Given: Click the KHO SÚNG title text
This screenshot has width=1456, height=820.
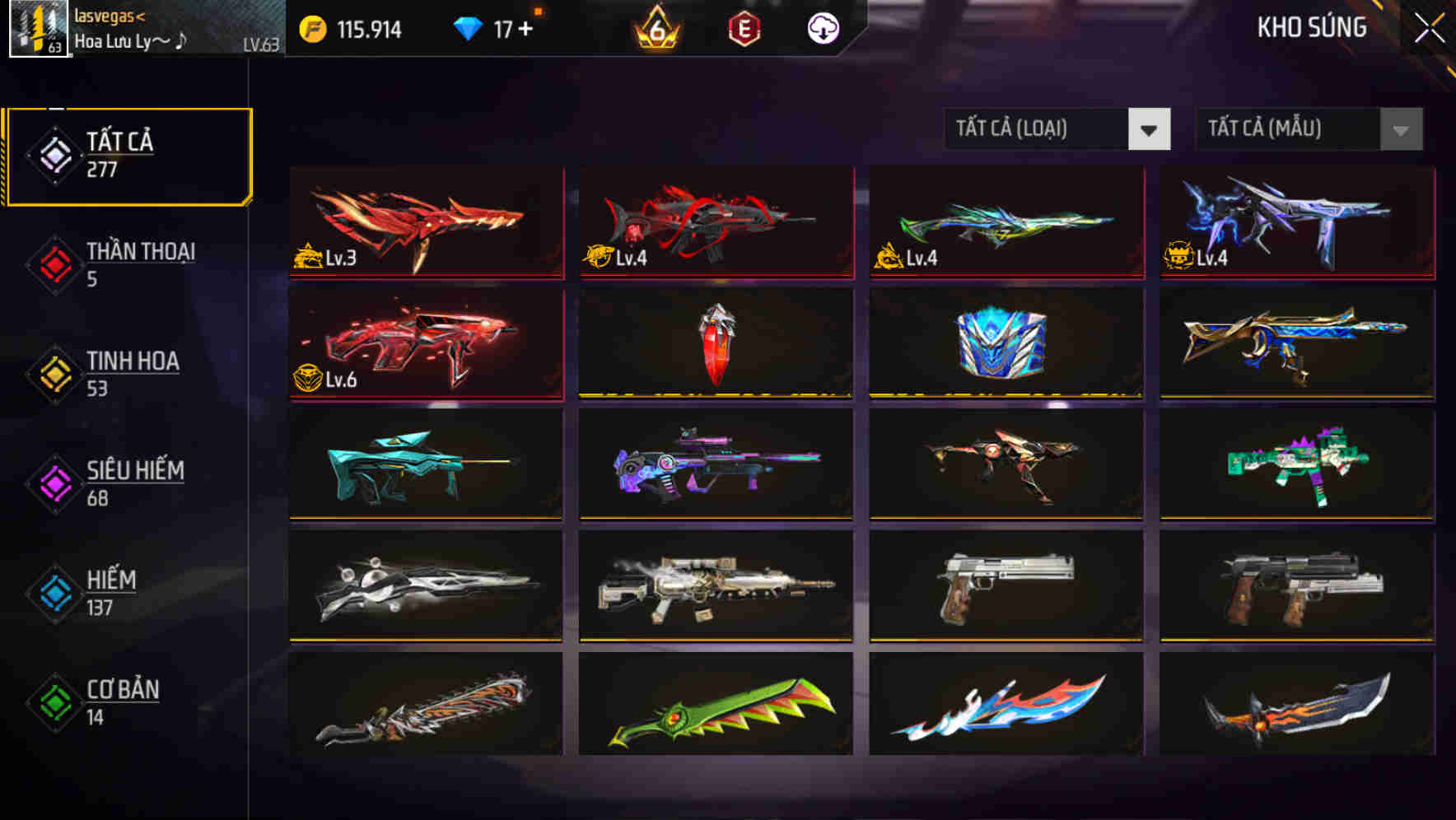Looking at the screenshot, I should tap(1310, 28).
